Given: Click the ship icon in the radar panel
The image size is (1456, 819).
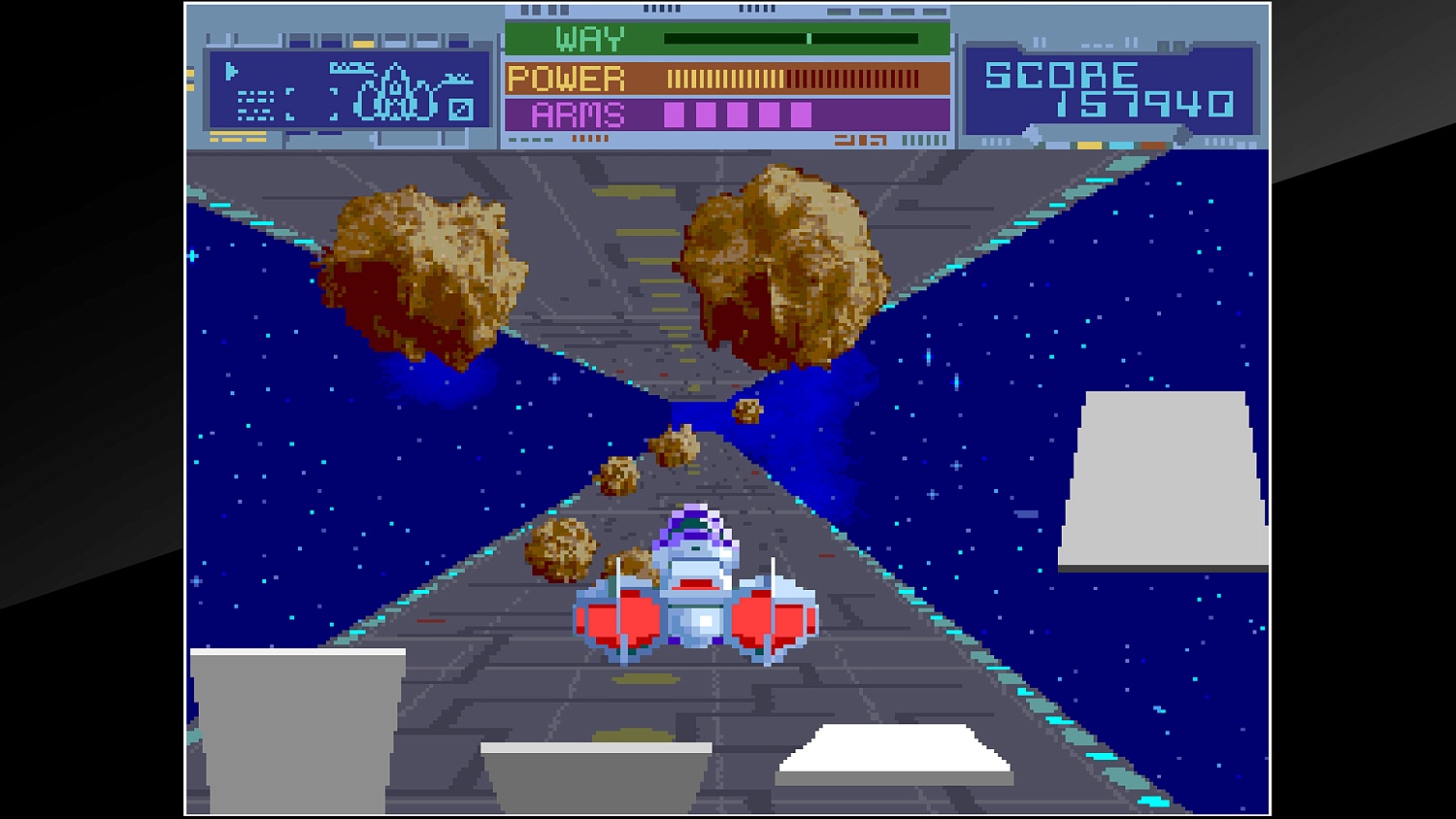Looking at the screenshot, I should [x=394, y=93].
